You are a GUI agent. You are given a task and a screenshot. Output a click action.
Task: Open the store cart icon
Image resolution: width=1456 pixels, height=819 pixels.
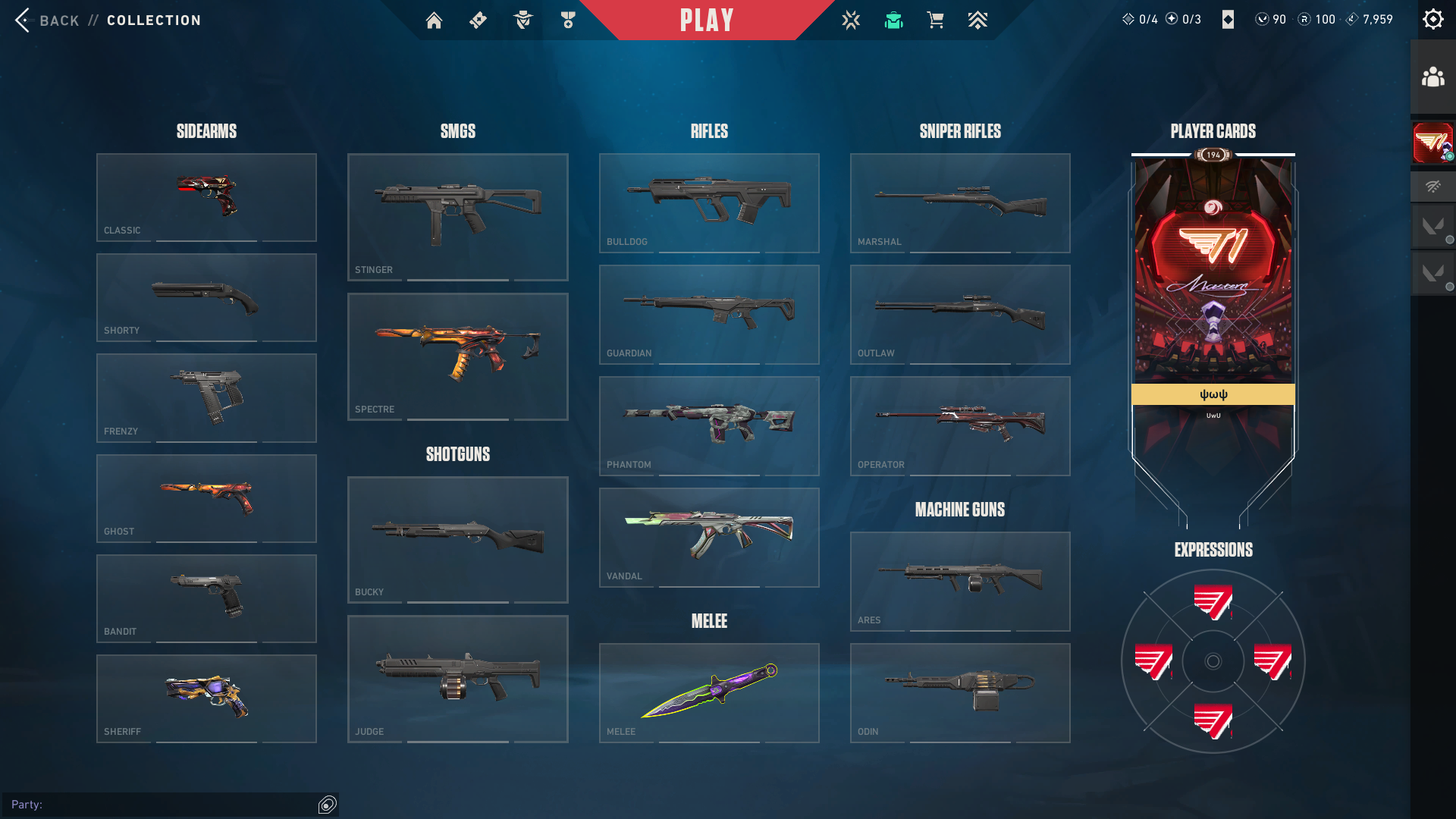tap(935, 20)
